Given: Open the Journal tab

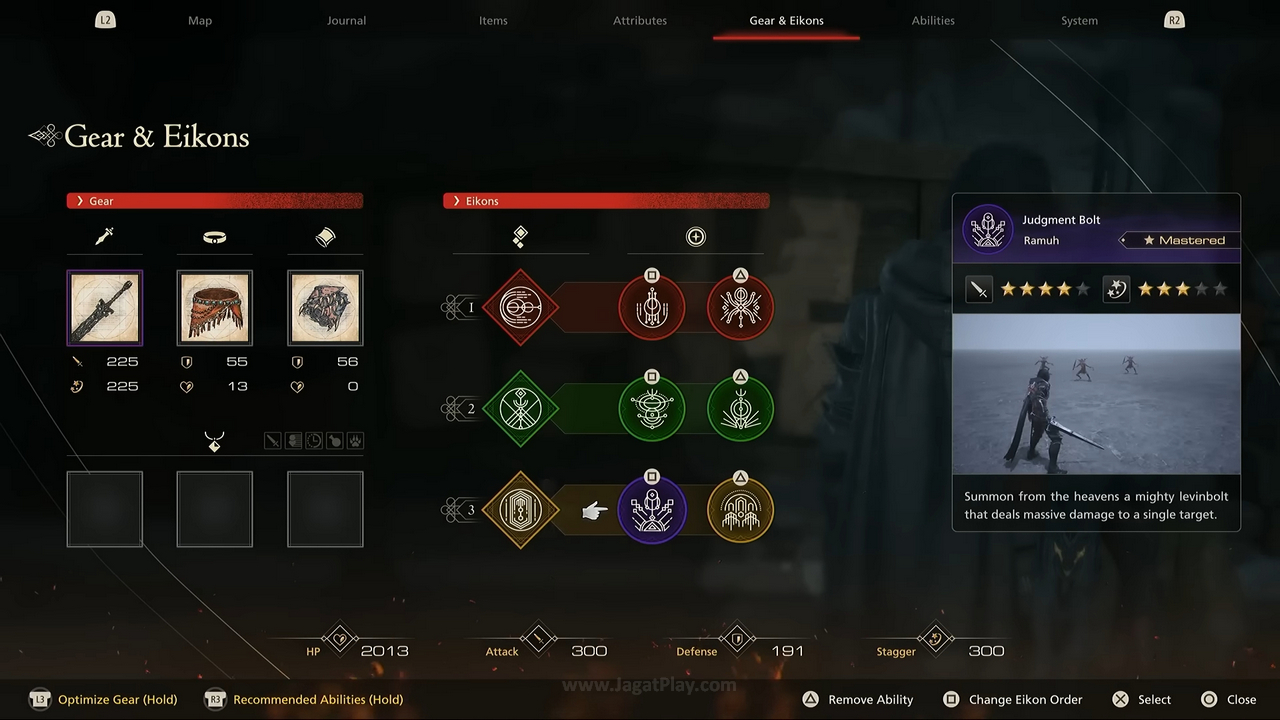Looking at the screenshot, I should click(346, 20).
